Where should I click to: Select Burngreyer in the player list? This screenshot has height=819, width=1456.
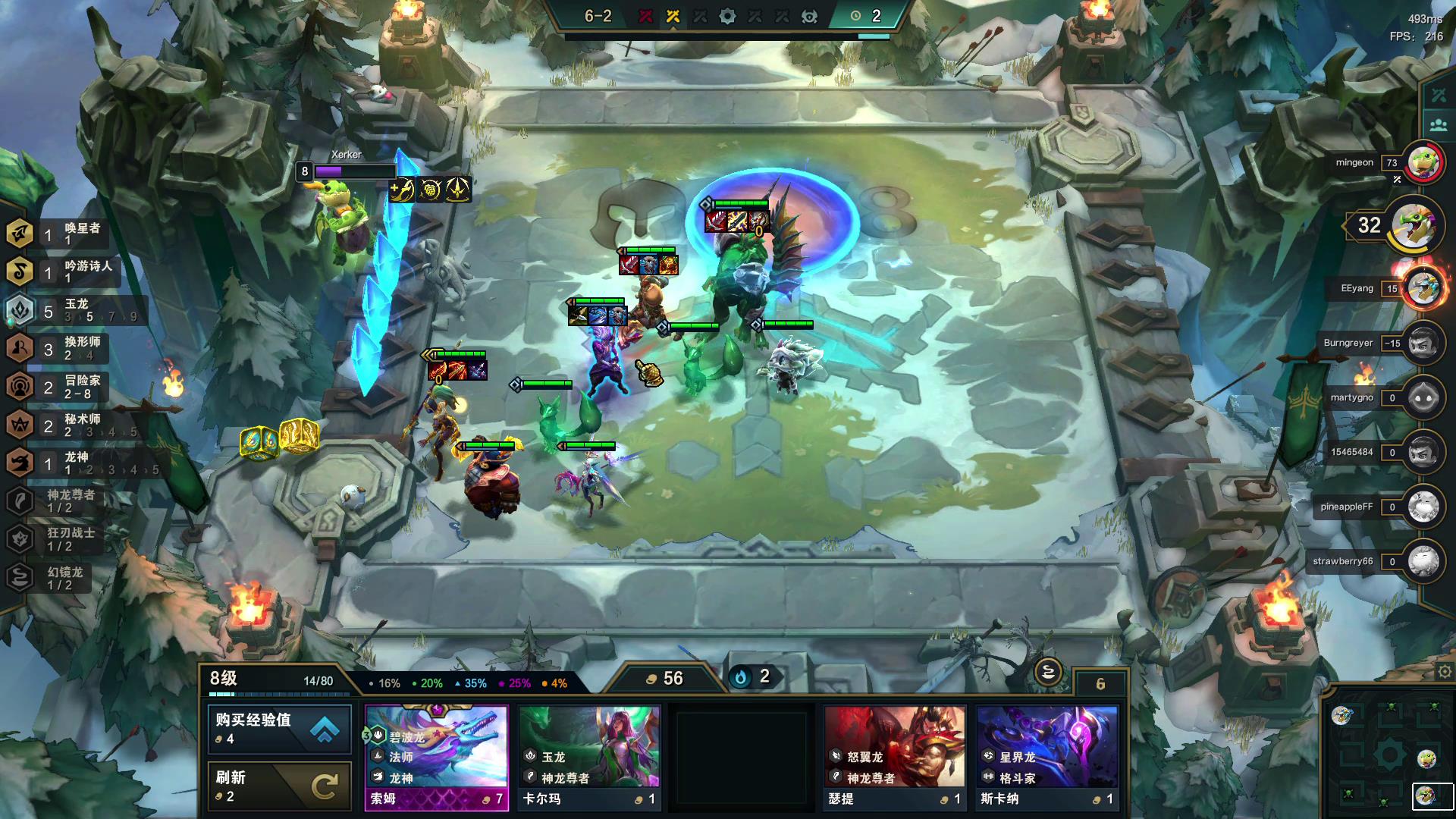[x=1422, y=343]
